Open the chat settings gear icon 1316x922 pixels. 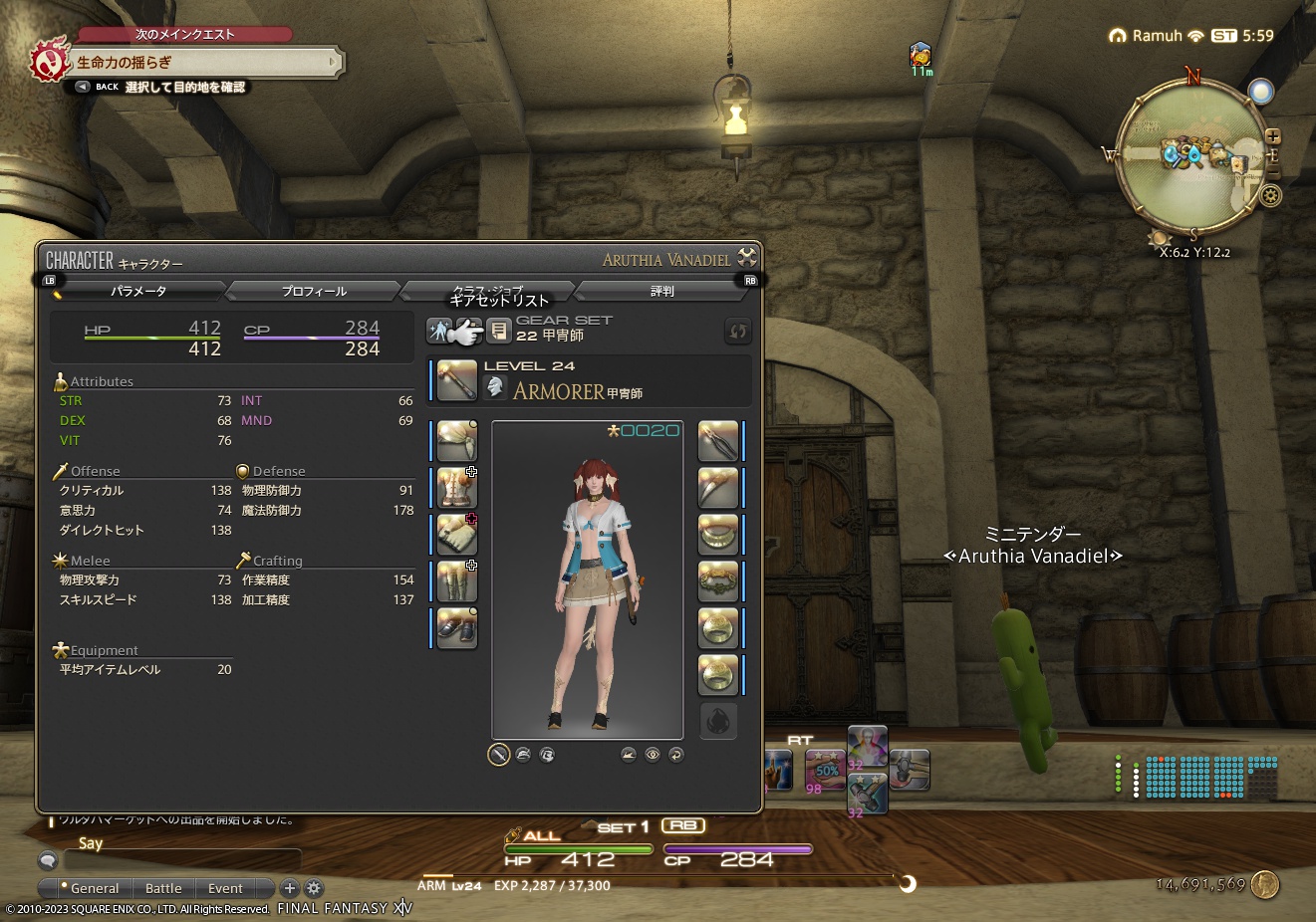click(x=313, y=888)
